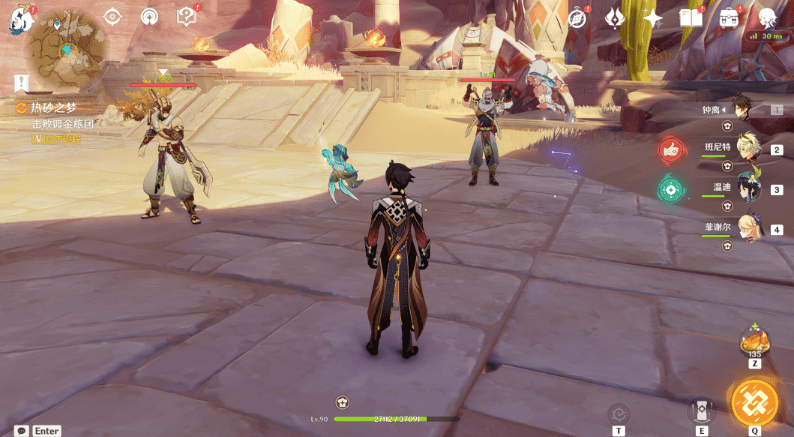This screenshot has width=794, height=437.
Task: Open the backpack inventory icon
Action: pyautogui.click(x=729, y=17)
